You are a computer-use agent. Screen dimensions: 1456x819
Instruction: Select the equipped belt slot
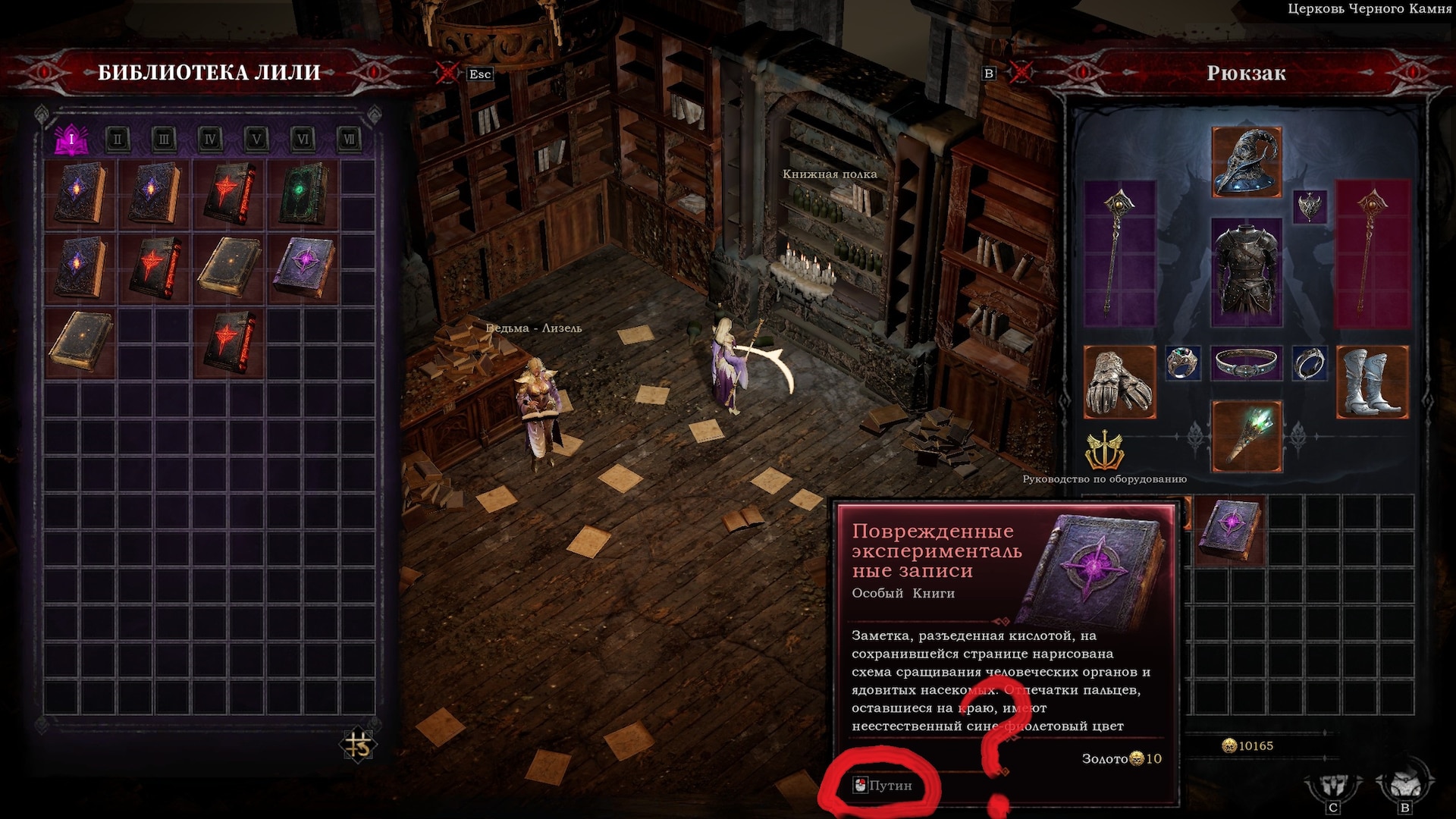pyautogui.click(x=1246, y=363)
